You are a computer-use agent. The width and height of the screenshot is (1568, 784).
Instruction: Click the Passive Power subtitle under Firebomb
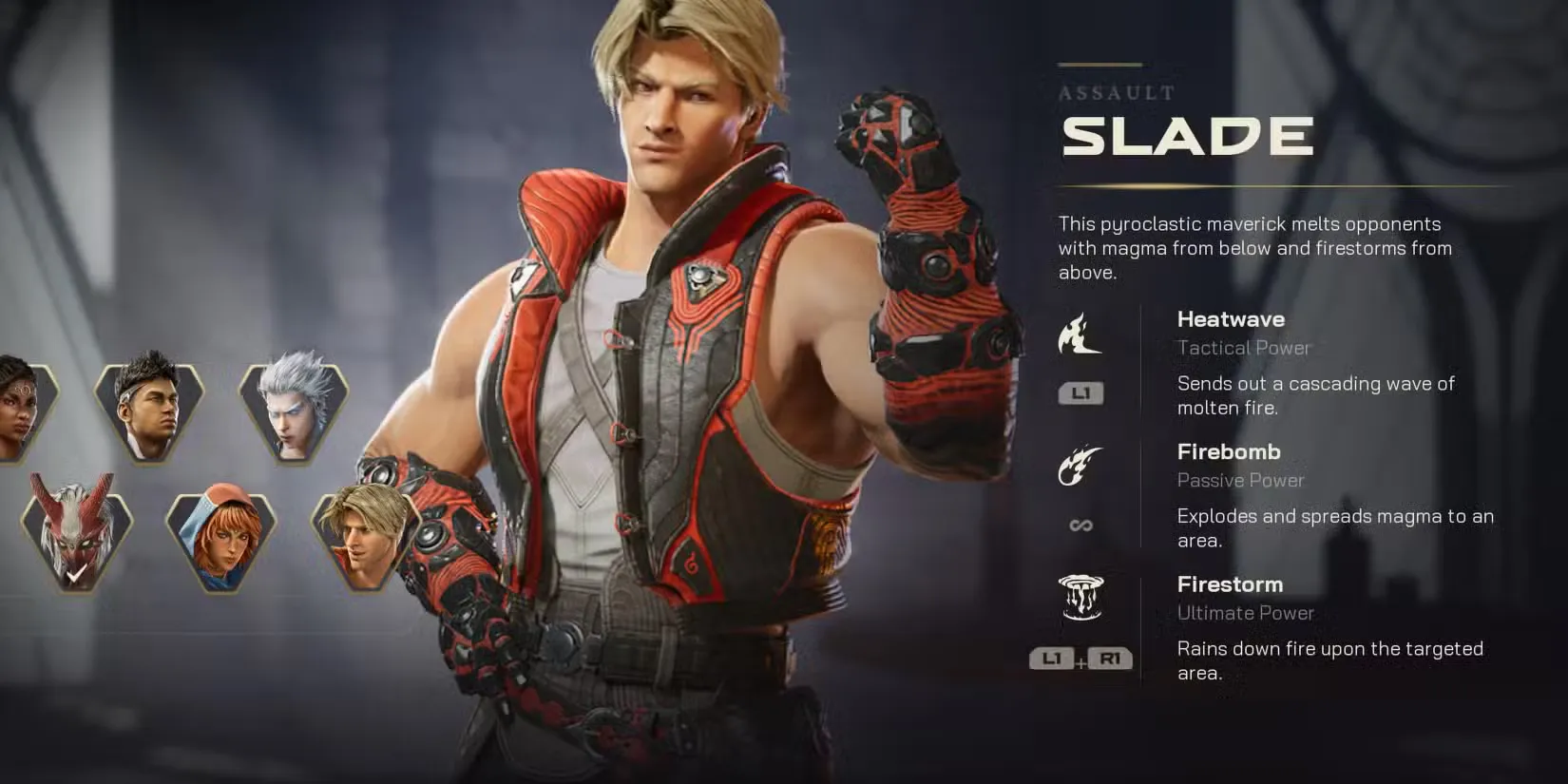pos(1239,481)
